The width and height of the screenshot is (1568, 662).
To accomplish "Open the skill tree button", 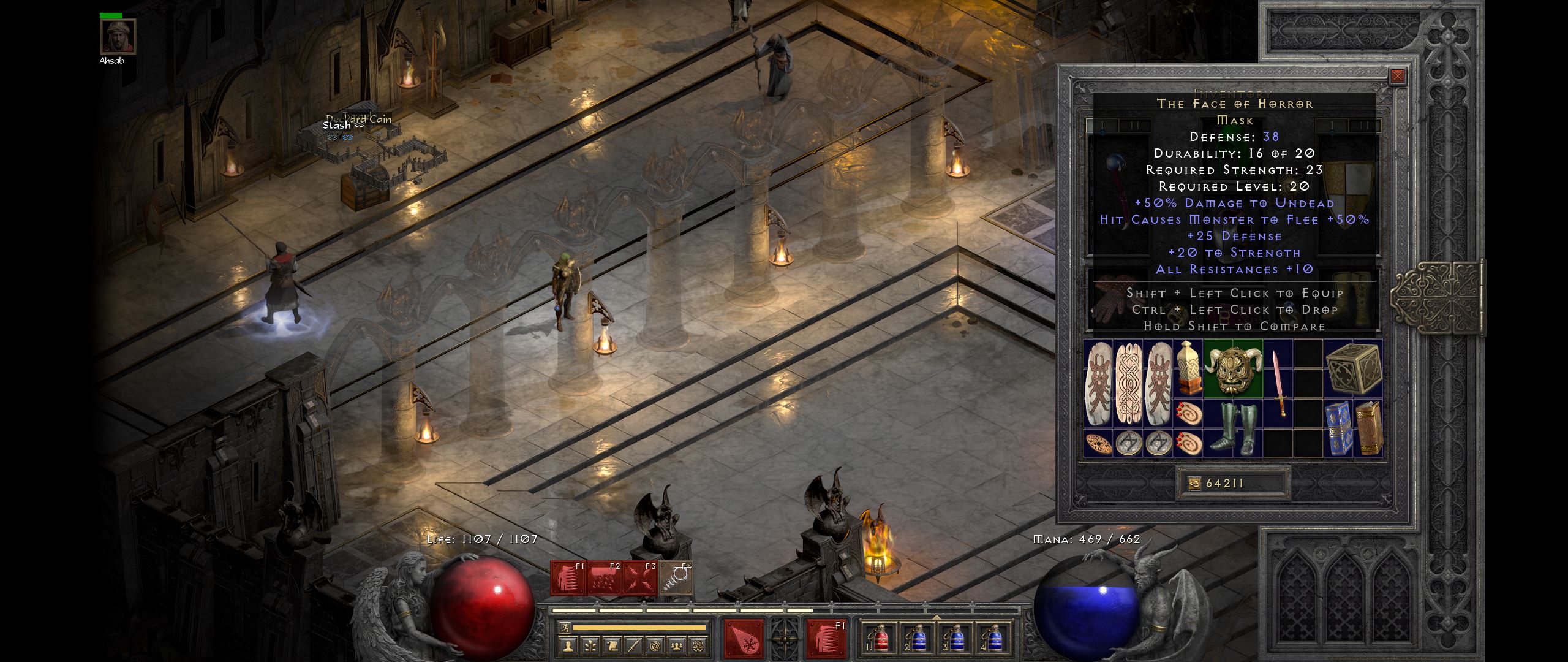I will click(x=590, y=645).
